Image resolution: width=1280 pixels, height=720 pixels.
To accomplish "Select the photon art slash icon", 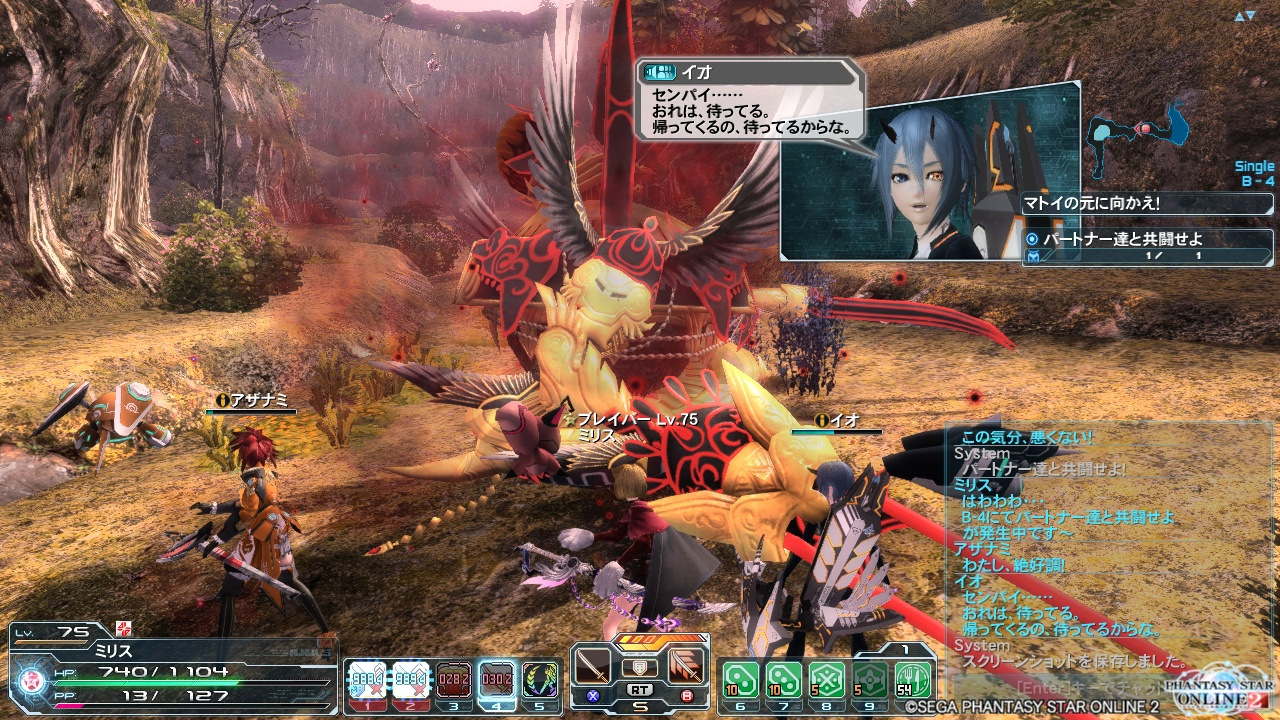I will [x=685, y=665].
